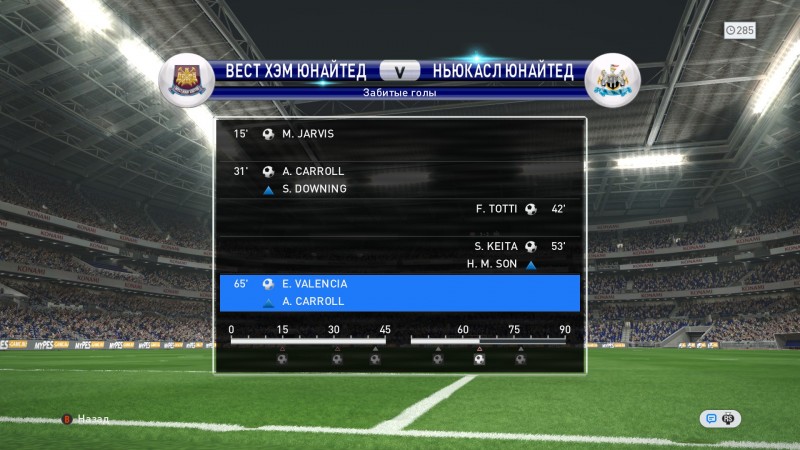
Task: Jump to the timeline goal marker at minute 42
Action: click(375, 358)
